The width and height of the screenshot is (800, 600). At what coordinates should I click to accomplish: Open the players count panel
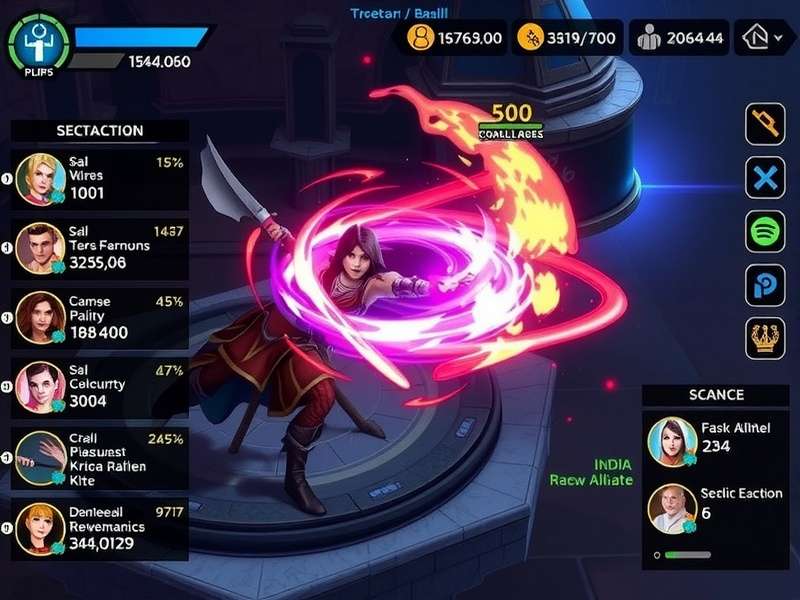pyautogui.click(x=679, y=39)
